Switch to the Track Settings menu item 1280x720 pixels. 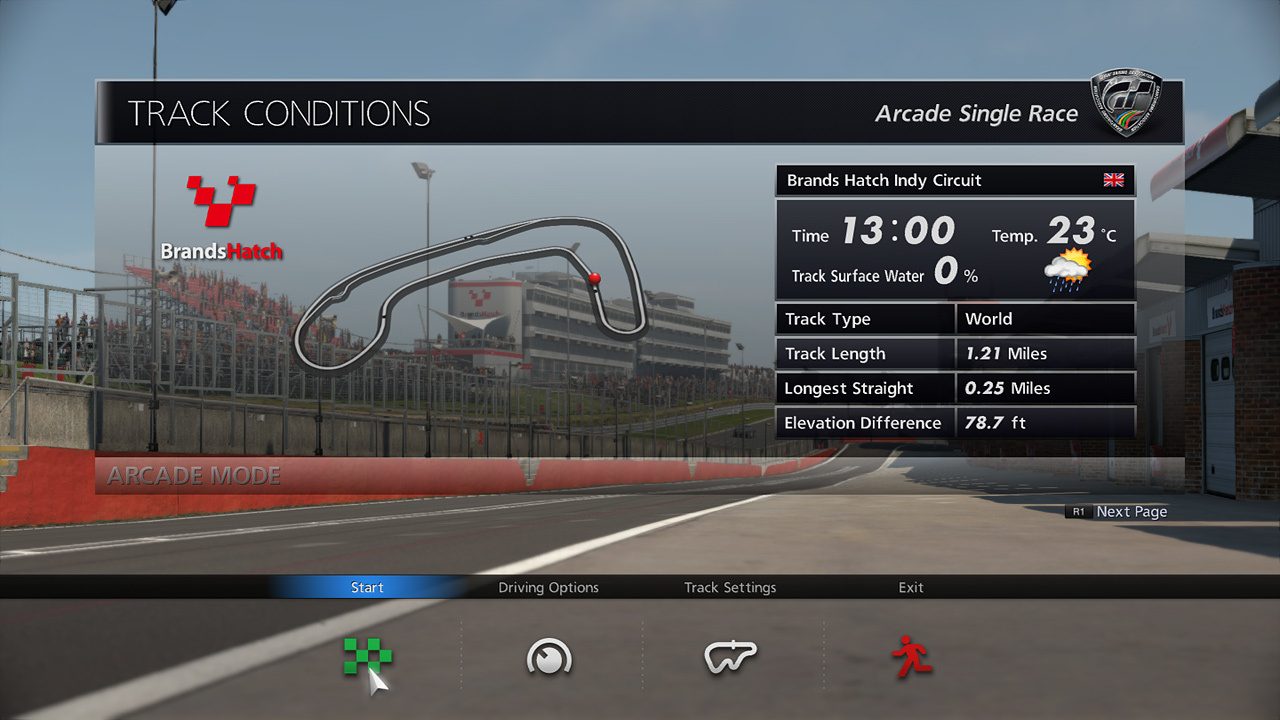tap(729, 587)
